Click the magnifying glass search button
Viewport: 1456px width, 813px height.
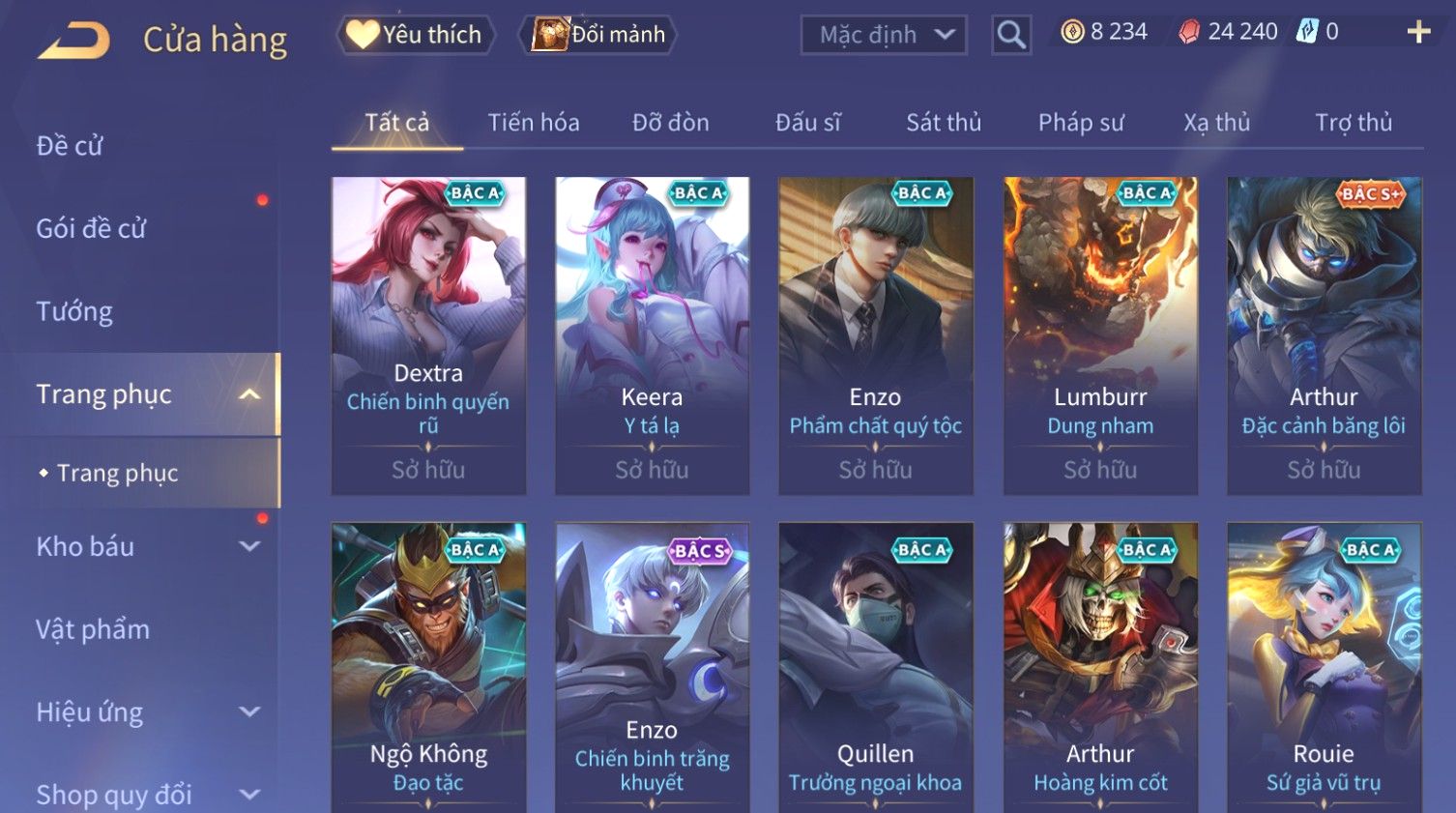pyautogui.click(x=1011, y=36)
